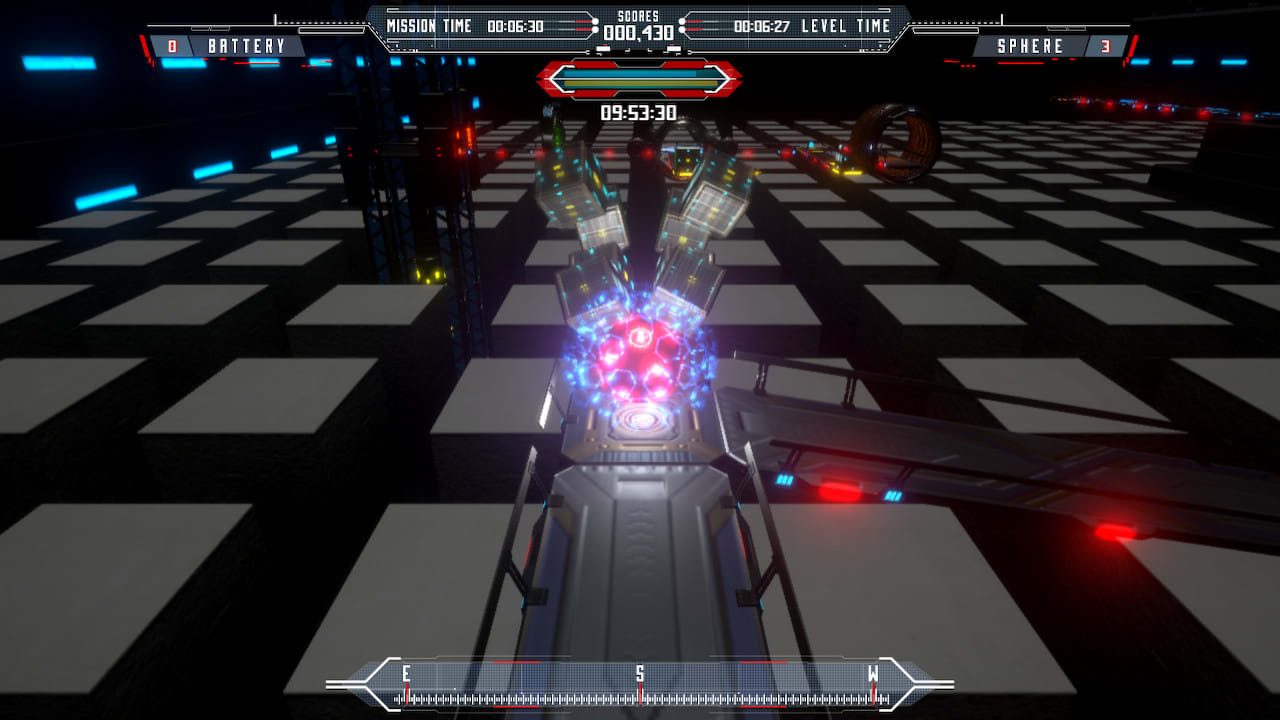This screenshot has width=1280, height=720.
Task: Expand the Mission Time panel
Action: coord(470,26)
